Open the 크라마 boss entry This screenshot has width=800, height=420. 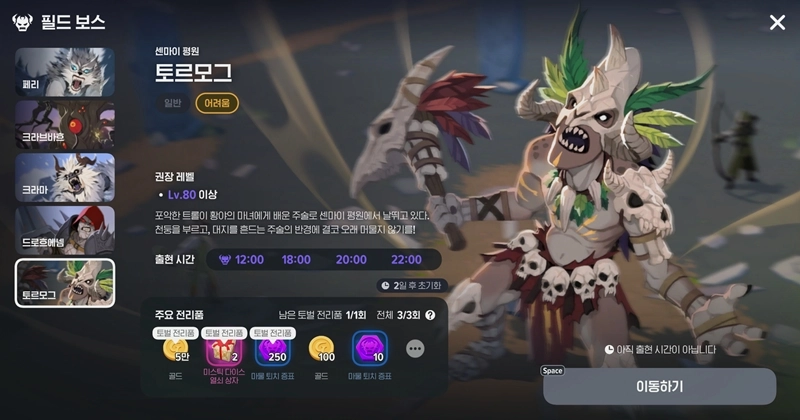[x=65, y=178]
